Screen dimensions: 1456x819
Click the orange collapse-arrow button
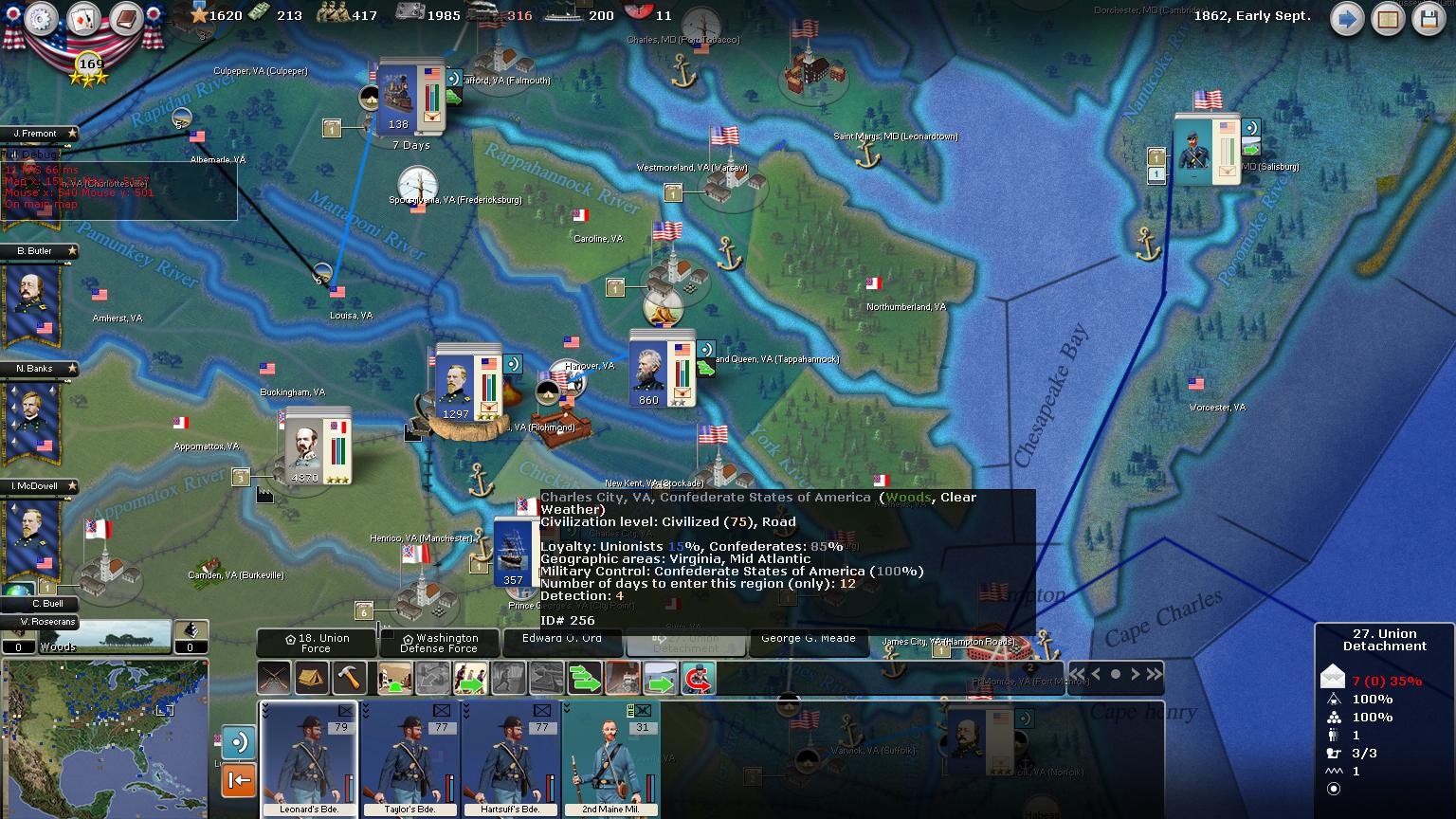(239, 780)
